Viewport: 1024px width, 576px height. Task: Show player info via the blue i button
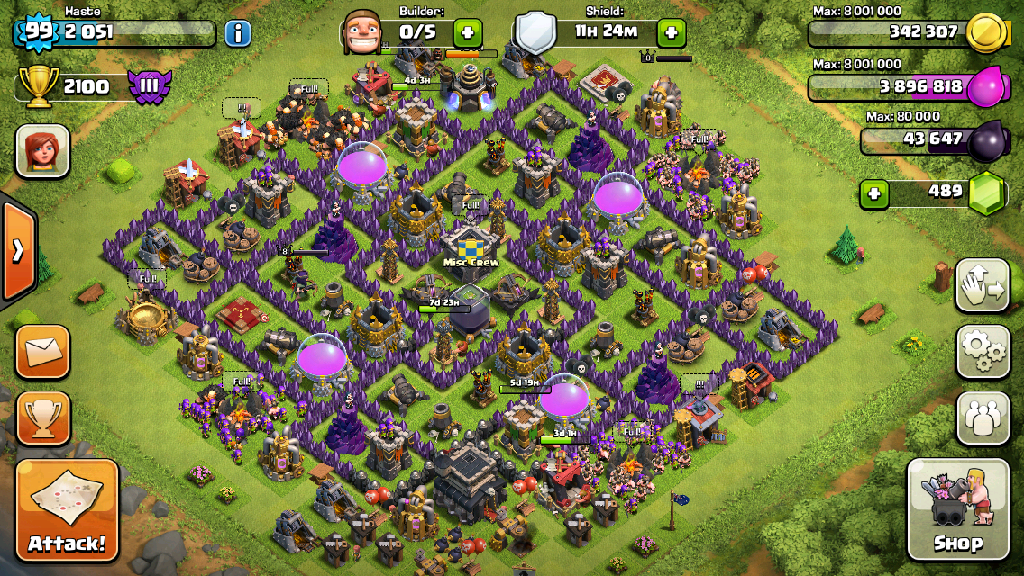click(x=237, y=33)
